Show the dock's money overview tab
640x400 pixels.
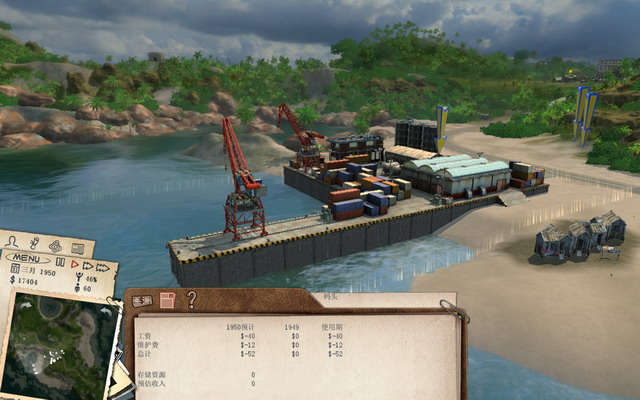click(142, 300)
